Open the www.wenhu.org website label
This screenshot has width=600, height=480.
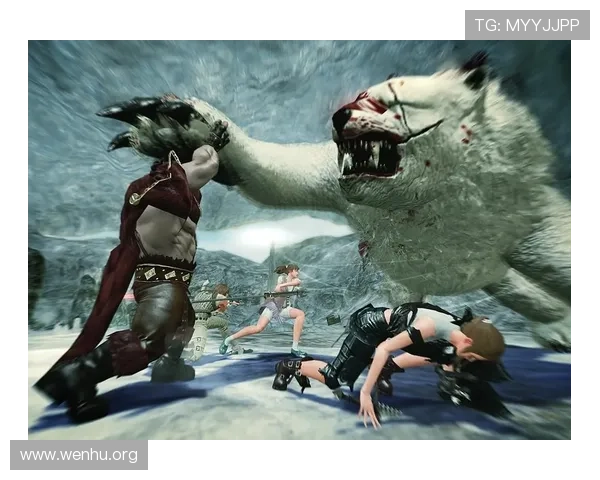(x=79, y=456)
